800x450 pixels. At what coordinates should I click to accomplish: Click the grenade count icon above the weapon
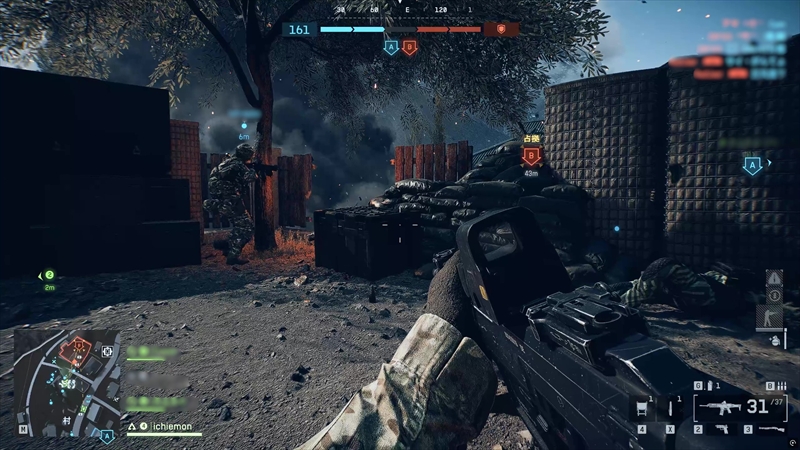point(712,386)
